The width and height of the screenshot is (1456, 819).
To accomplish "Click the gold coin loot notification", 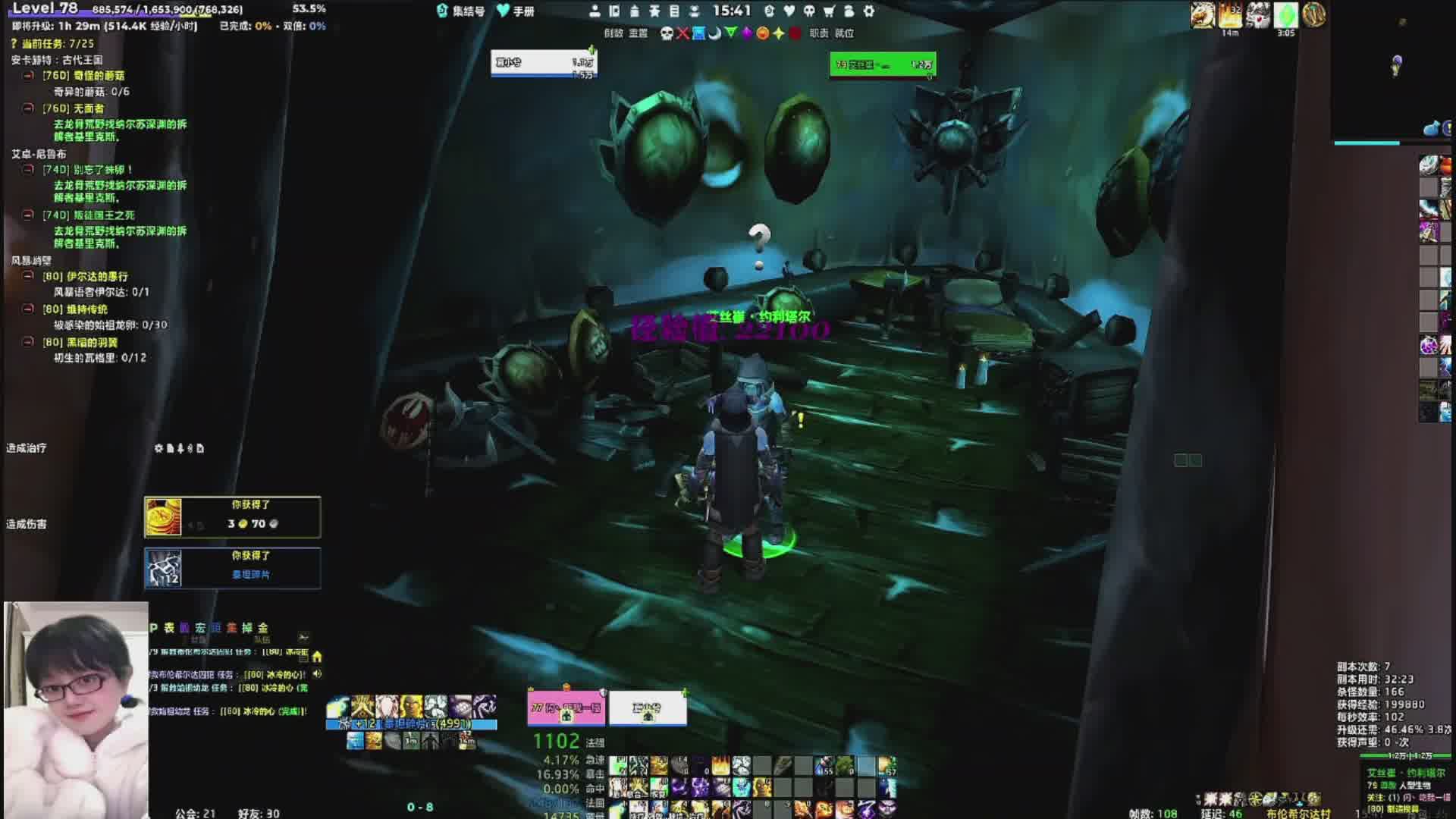I will (x=232, y=517).
